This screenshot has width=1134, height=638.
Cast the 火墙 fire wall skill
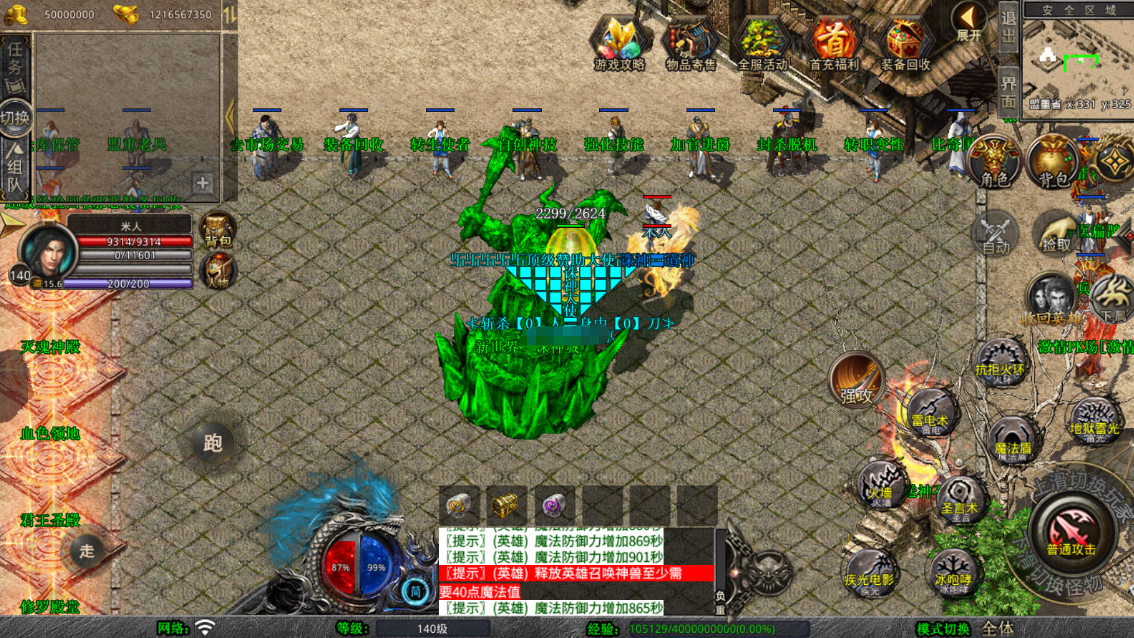(880, 483)
